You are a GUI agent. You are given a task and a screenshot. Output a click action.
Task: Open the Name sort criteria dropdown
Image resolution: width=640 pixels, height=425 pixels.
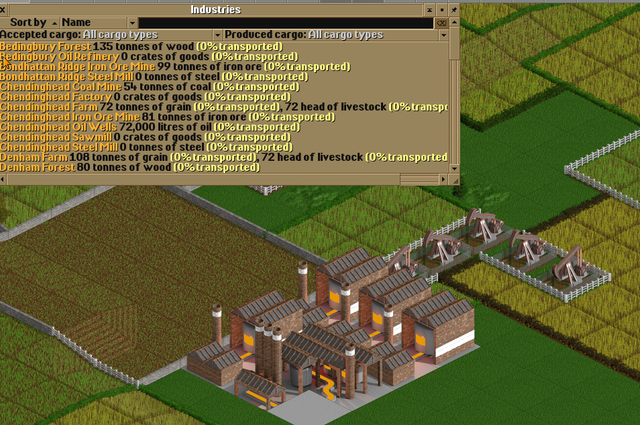[97, 21]
